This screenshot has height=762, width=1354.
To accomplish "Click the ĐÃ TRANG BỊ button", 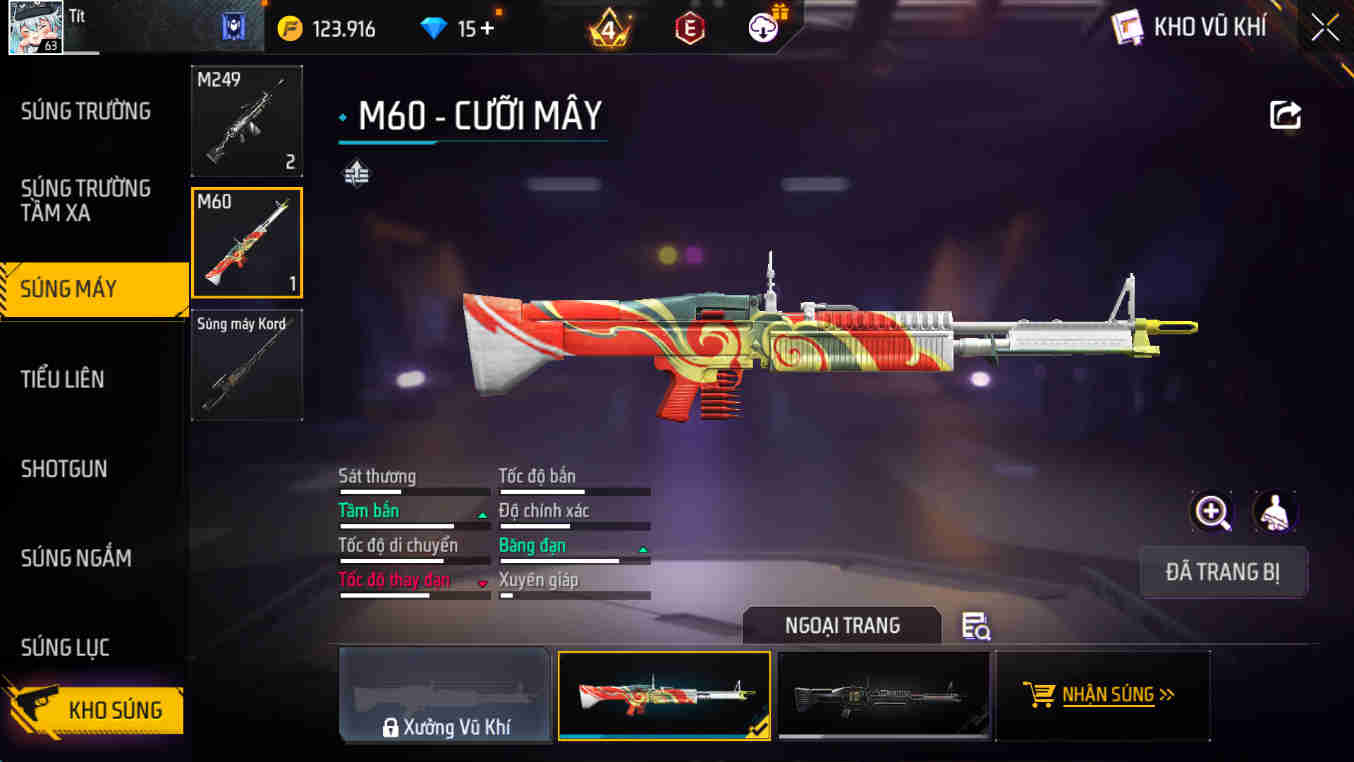I will point(1223,572).
